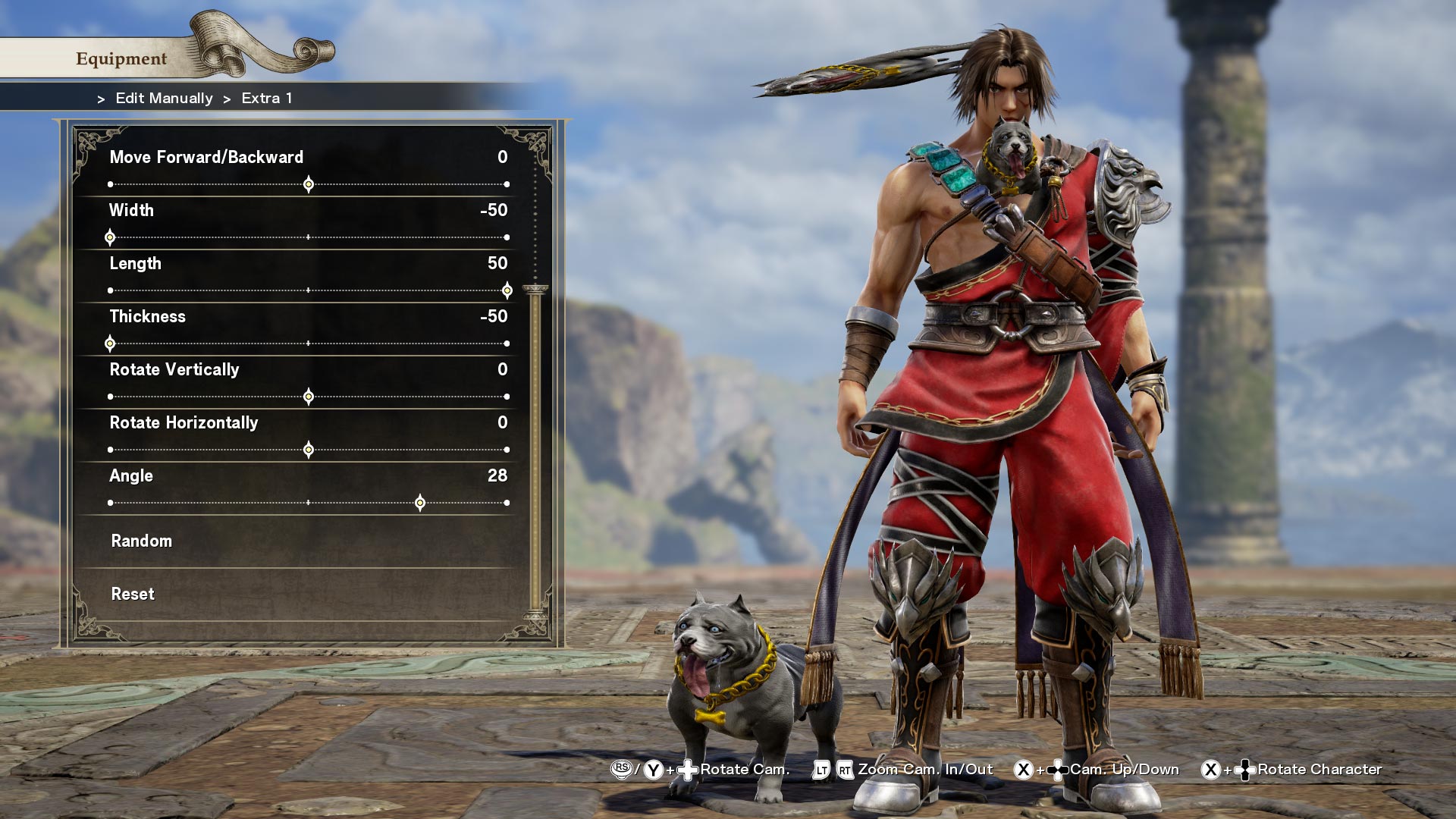
Task: Click the Thickness slider handle
Action: [109, 343]
